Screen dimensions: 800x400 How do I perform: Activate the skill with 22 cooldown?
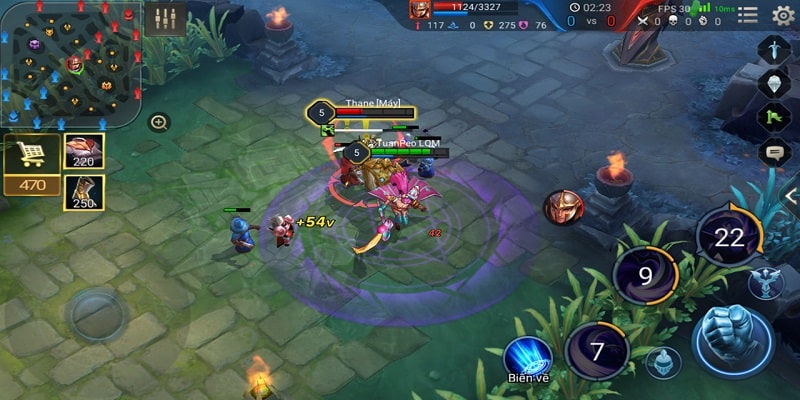click(x=729, y=238)
